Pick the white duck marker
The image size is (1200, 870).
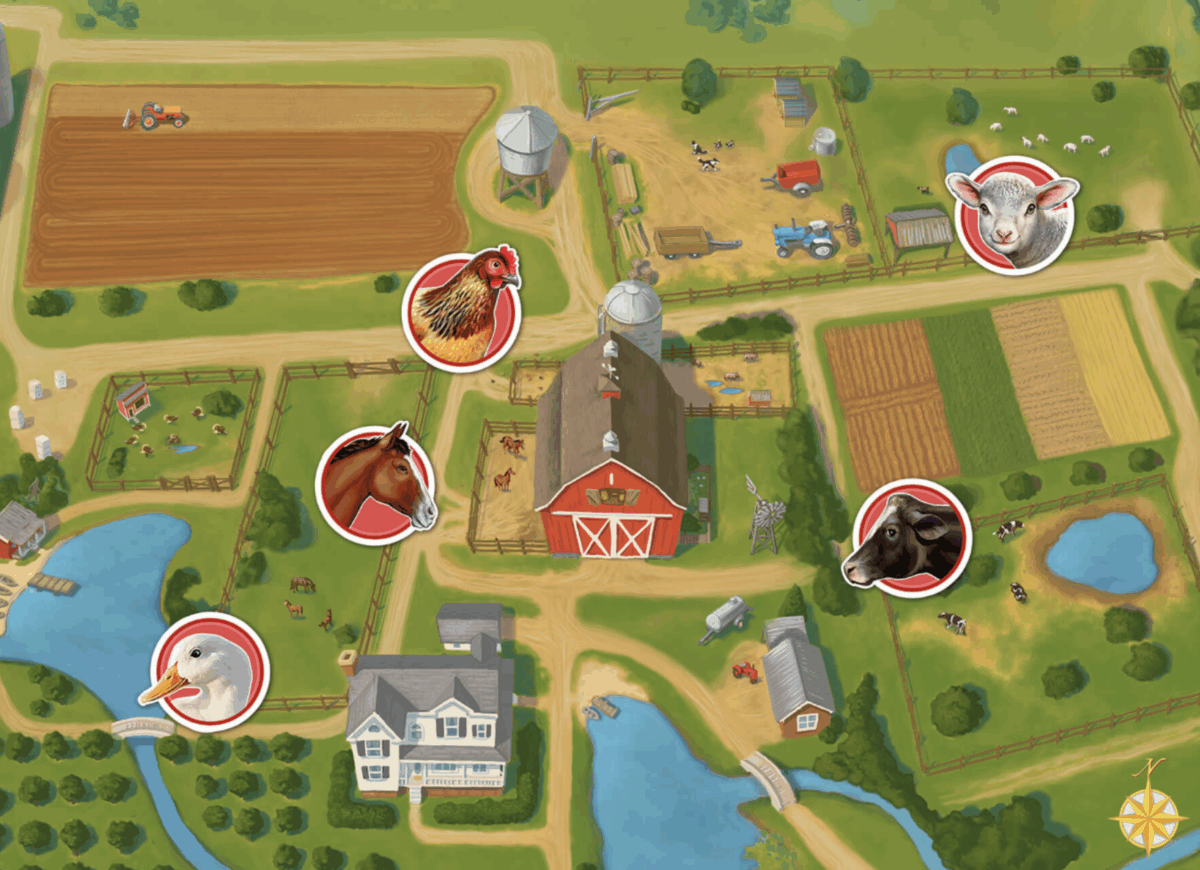point(211,669)
